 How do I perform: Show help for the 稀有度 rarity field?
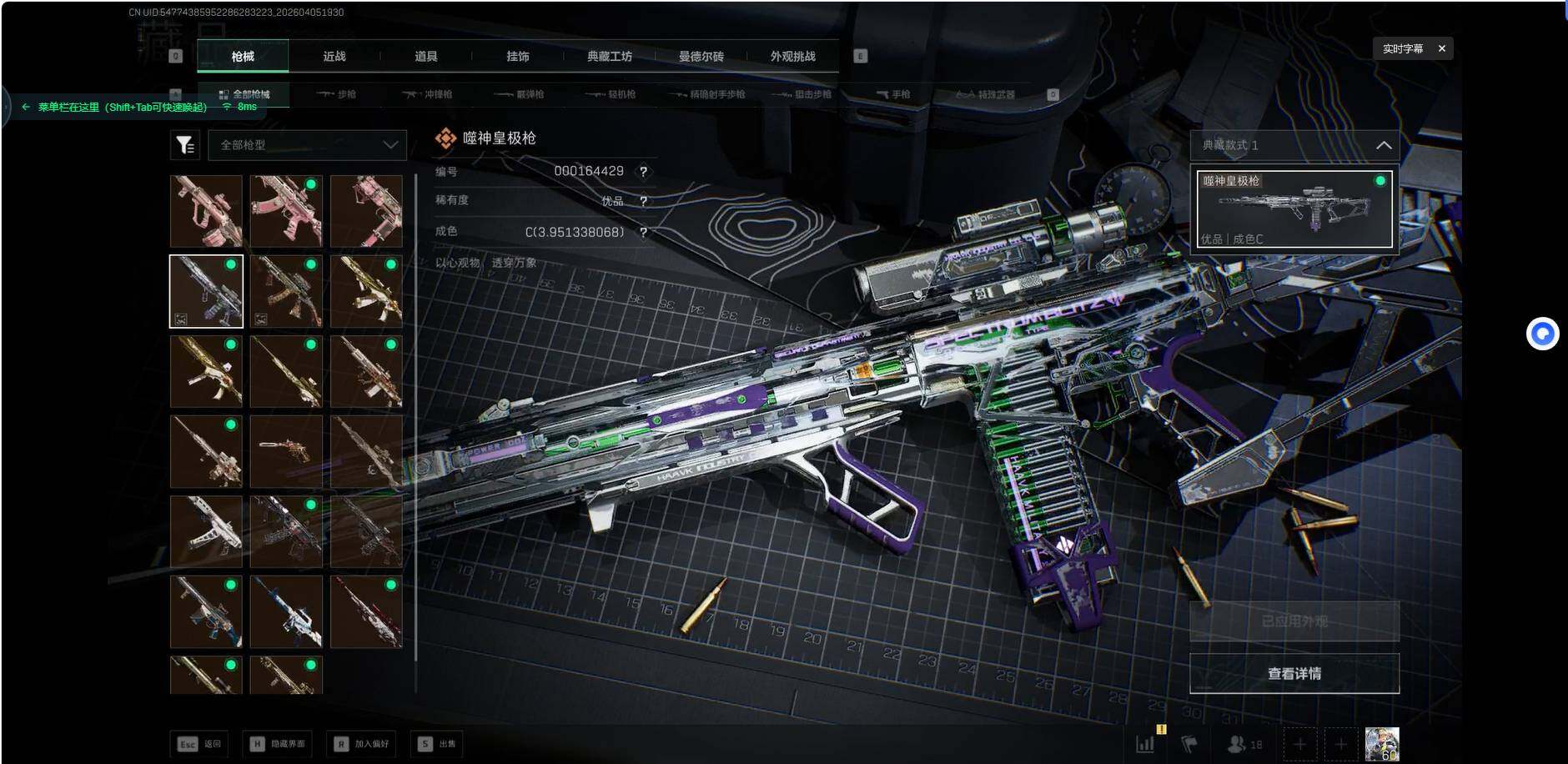[x=643, y=201]
